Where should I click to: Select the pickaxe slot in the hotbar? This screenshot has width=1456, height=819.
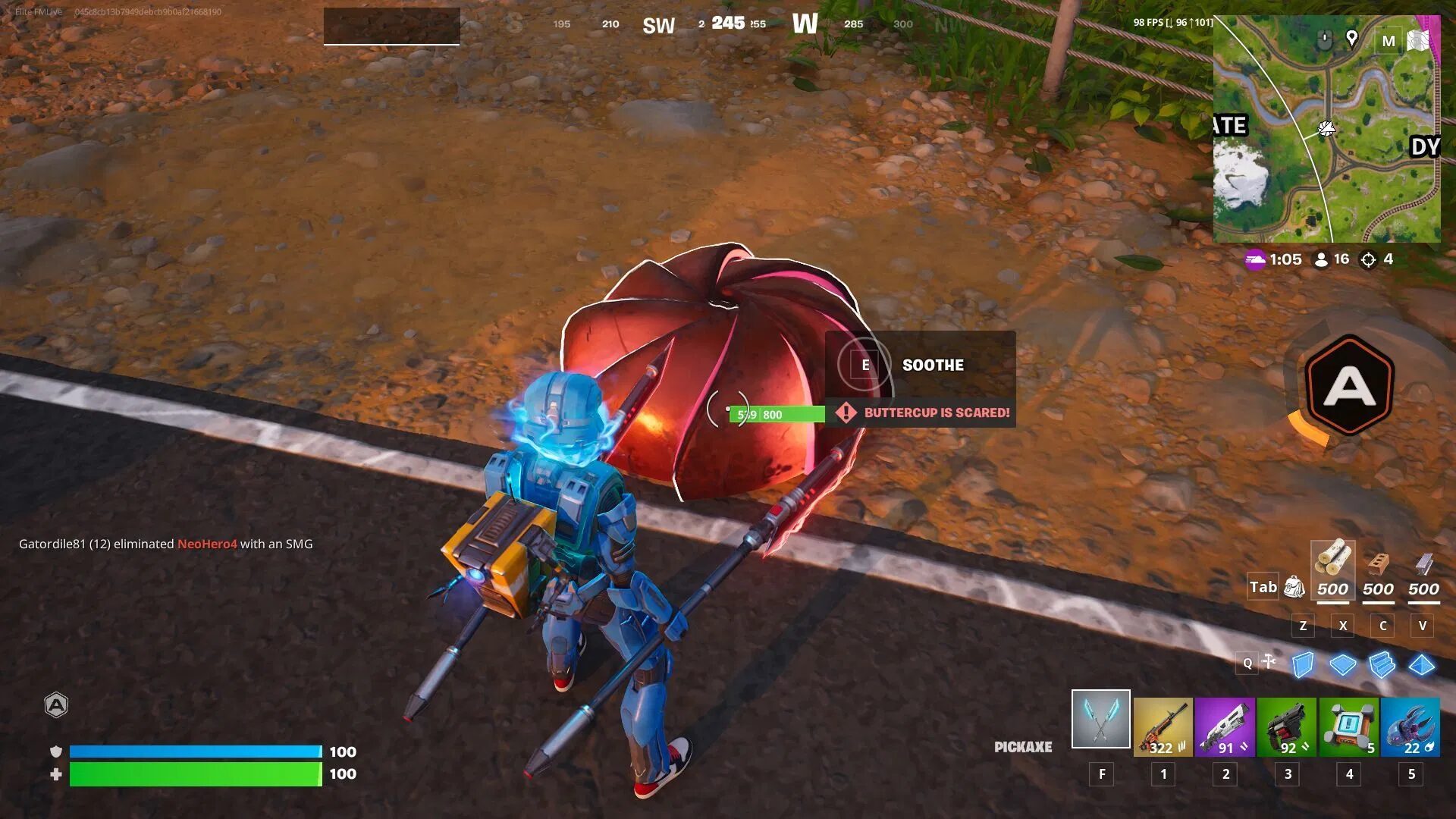pos(1100,719)
